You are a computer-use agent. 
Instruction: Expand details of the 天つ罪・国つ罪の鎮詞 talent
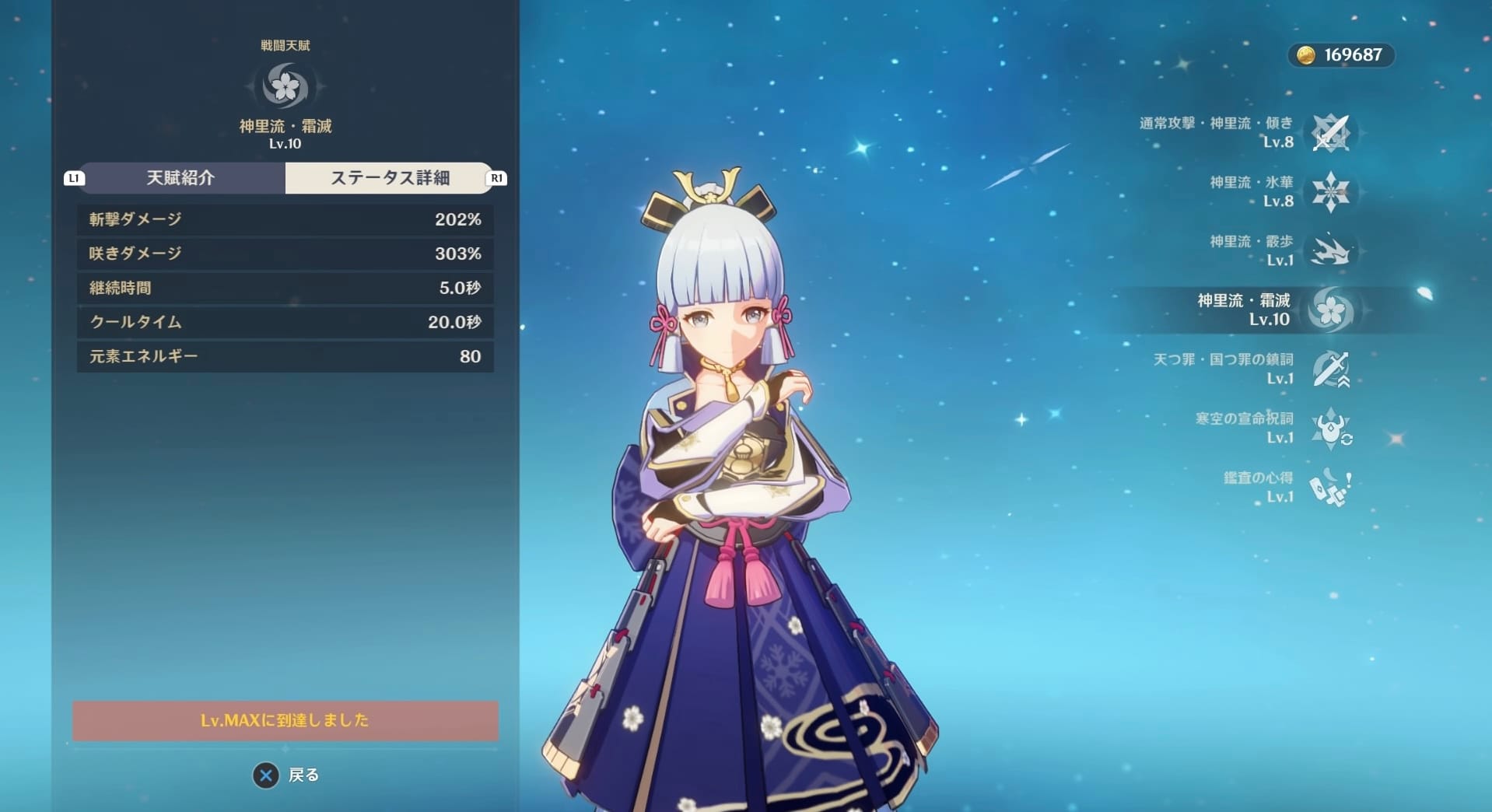pyautogui.click(x=1237, y=369)
